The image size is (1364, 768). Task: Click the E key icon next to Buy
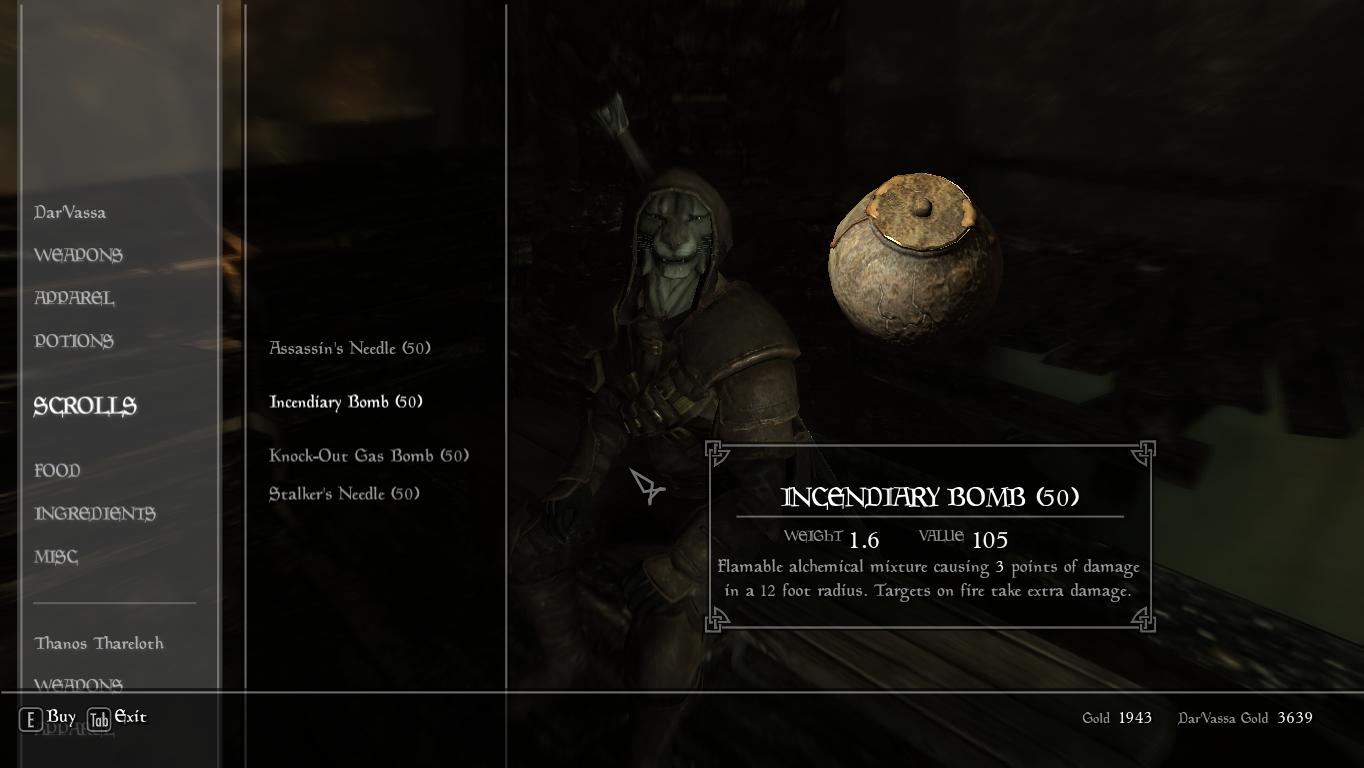tap(30, 718)
